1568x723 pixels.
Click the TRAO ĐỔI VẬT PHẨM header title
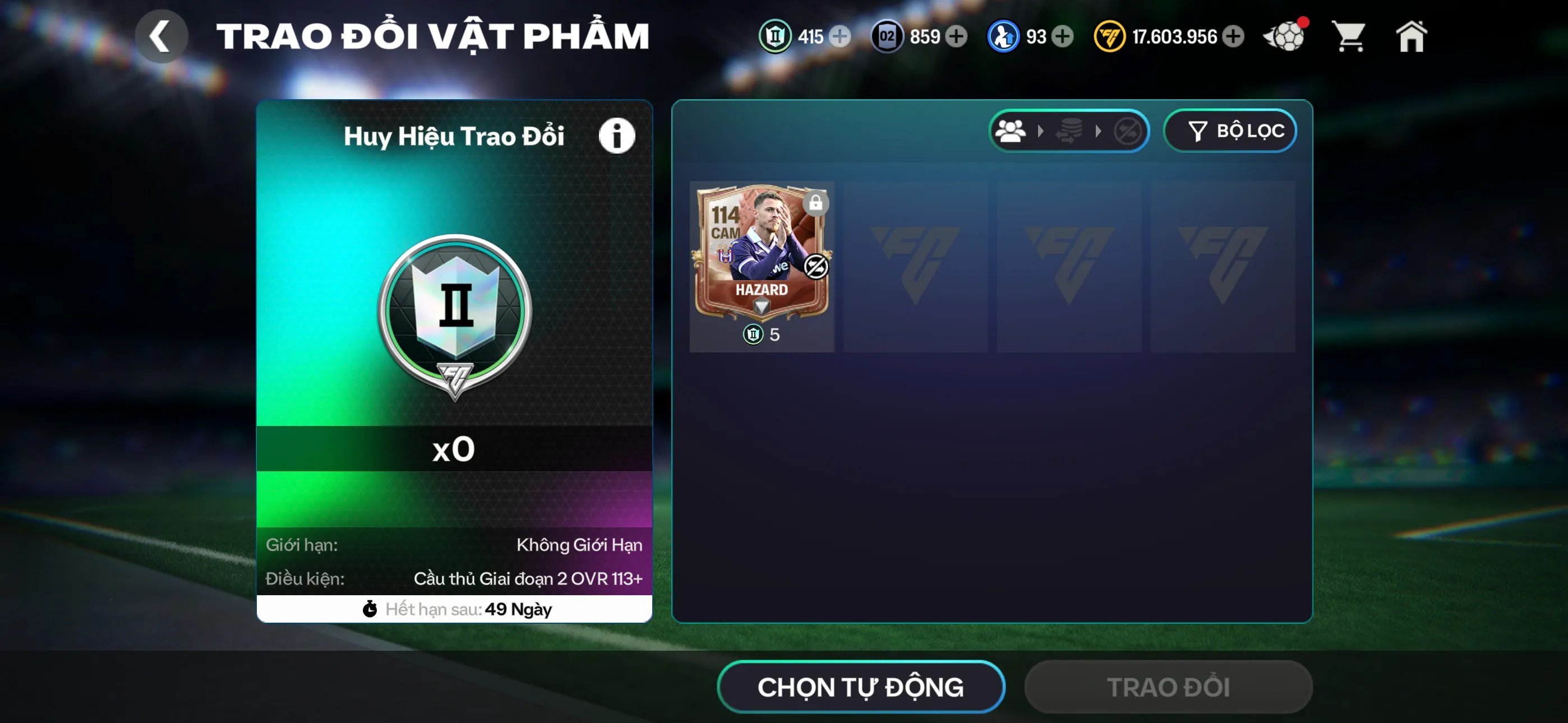click(433, 35)
